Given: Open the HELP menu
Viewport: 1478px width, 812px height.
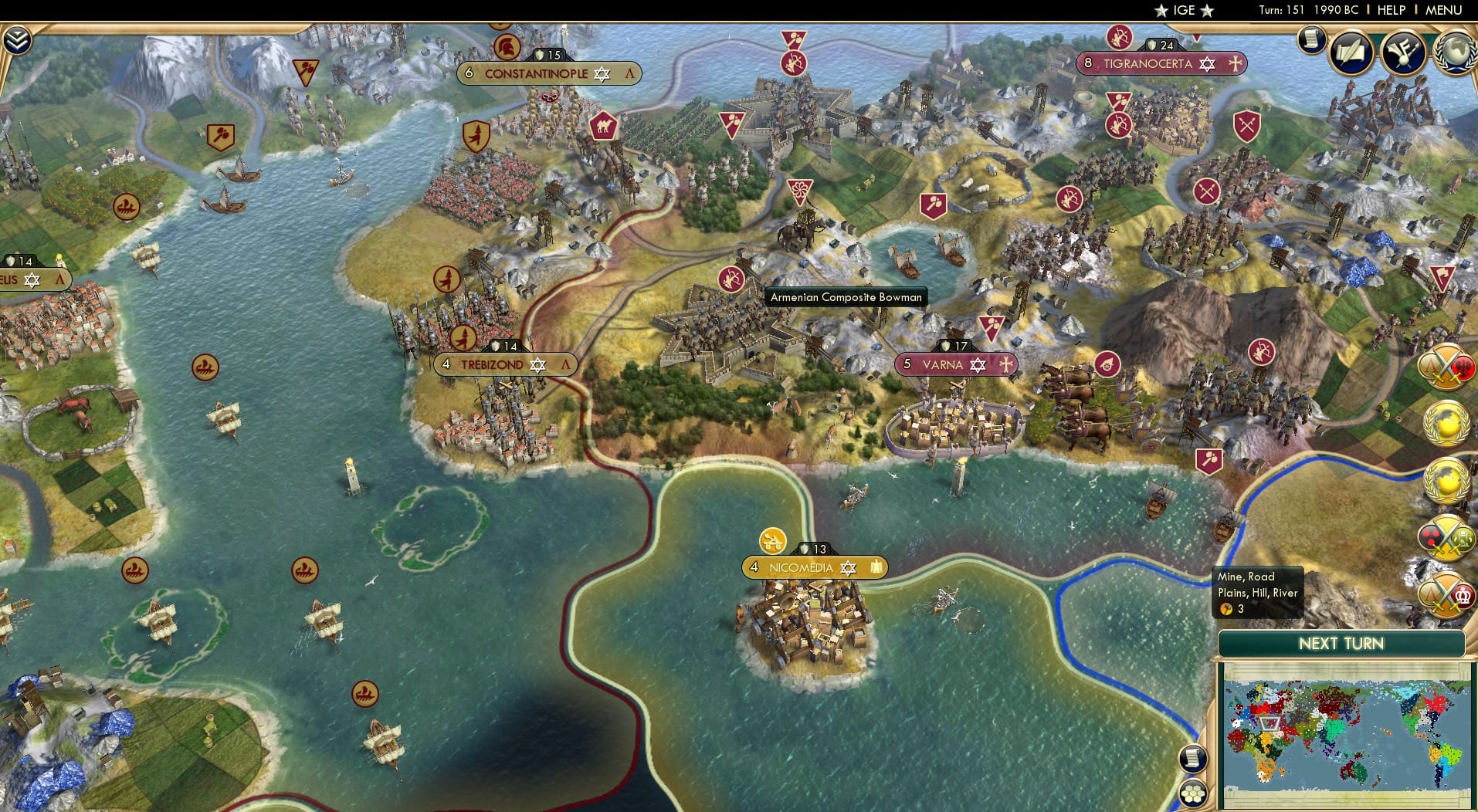Looking at the screenshot, I should pos(1390,10).
